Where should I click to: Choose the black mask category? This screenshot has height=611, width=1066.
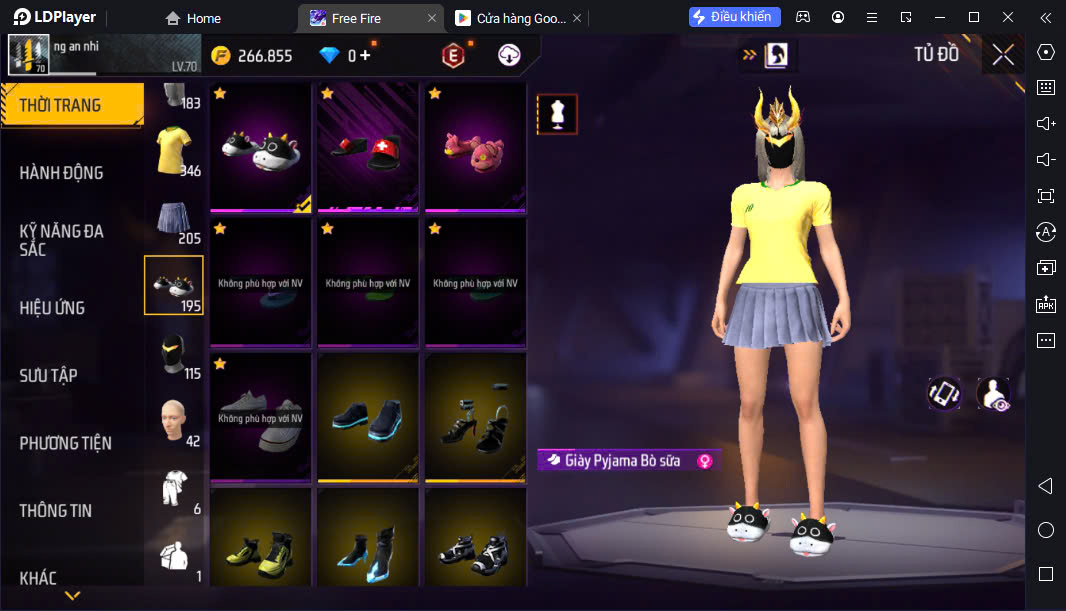[174, 354]
